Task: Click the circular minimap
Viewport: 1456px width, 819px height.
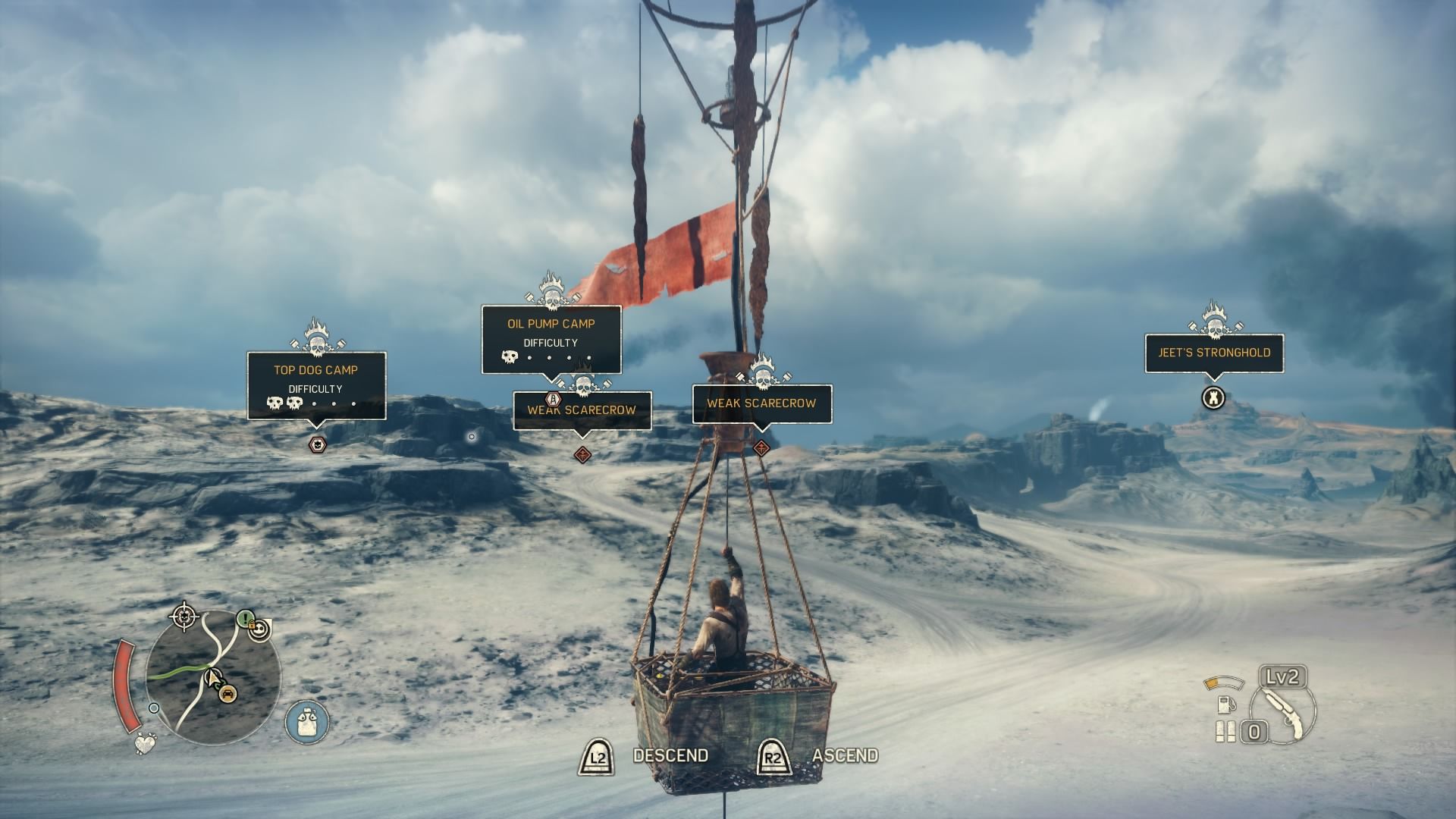Action: click(213, 678)
